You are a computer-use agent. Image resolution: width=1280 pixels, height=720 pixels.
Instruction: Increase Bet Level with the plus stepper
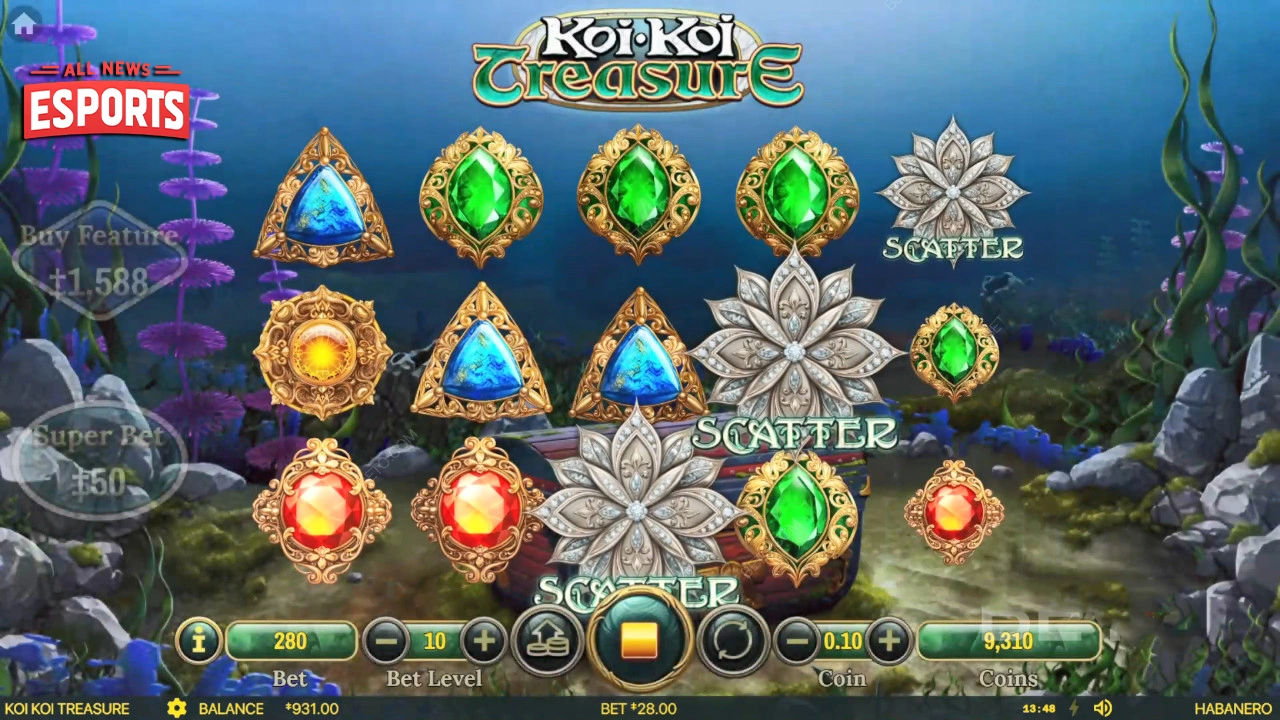pos(485,642)
